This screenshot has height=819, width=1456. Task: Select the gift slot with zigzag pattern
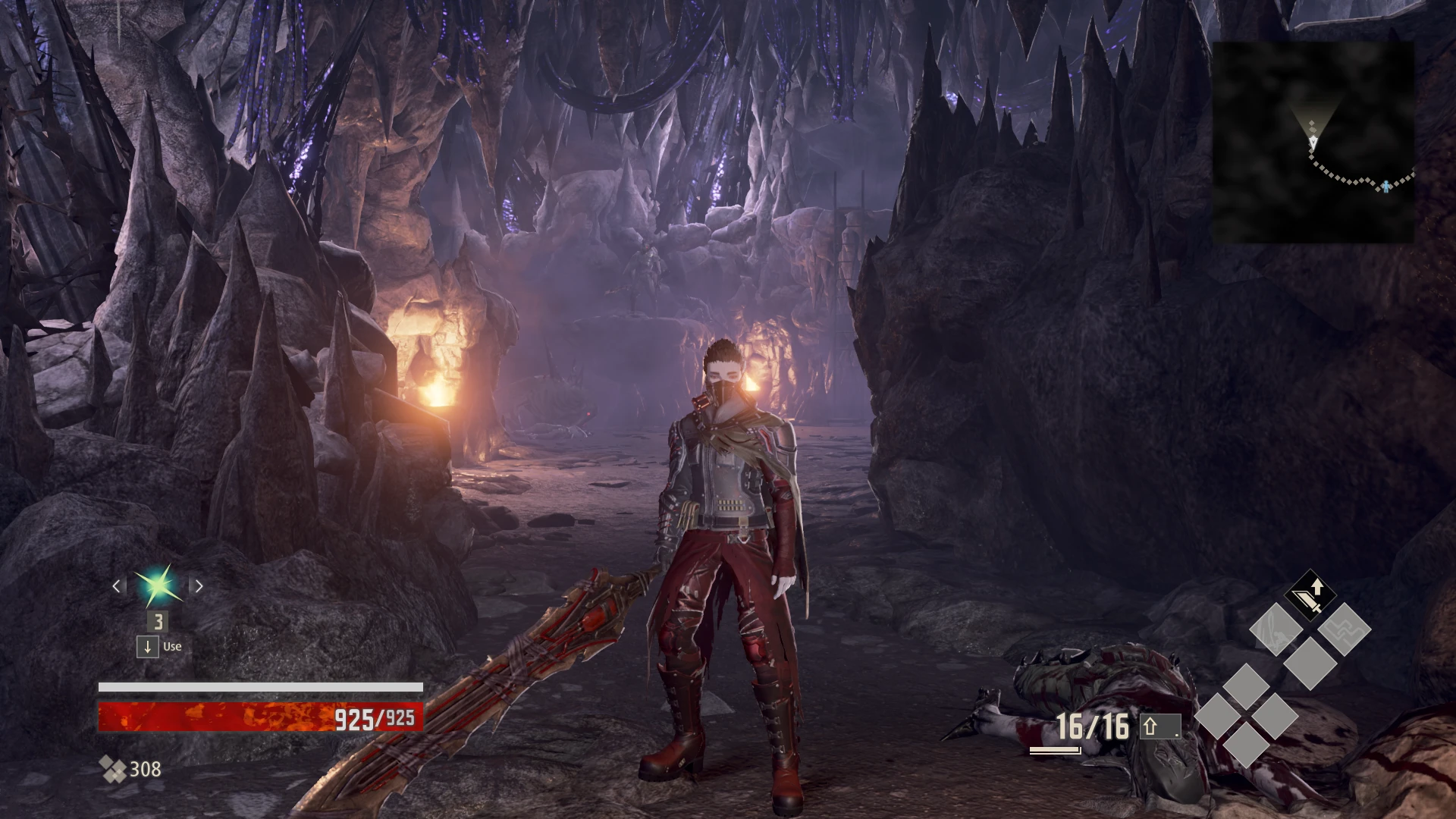(x=1344, y=629)
